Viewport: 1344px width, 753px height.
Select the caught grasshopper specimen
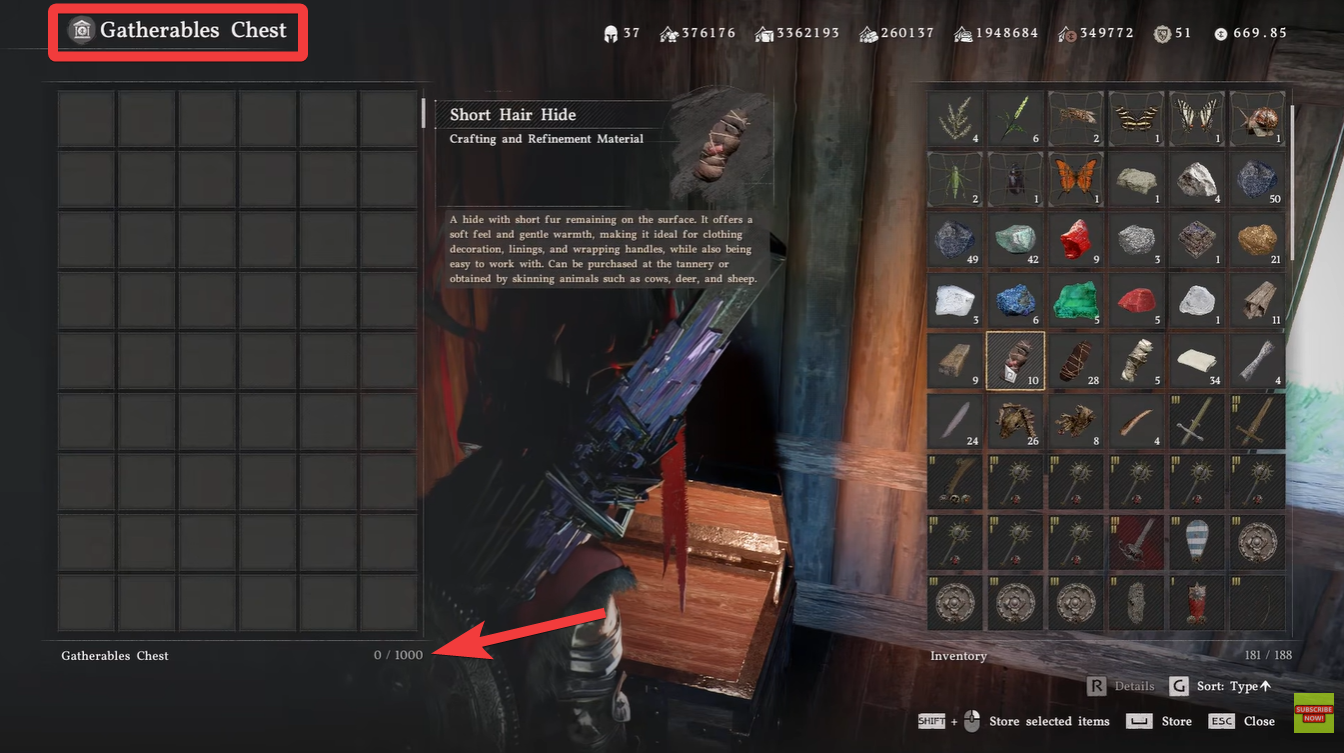pyautogui.click(x=955, y=178)
